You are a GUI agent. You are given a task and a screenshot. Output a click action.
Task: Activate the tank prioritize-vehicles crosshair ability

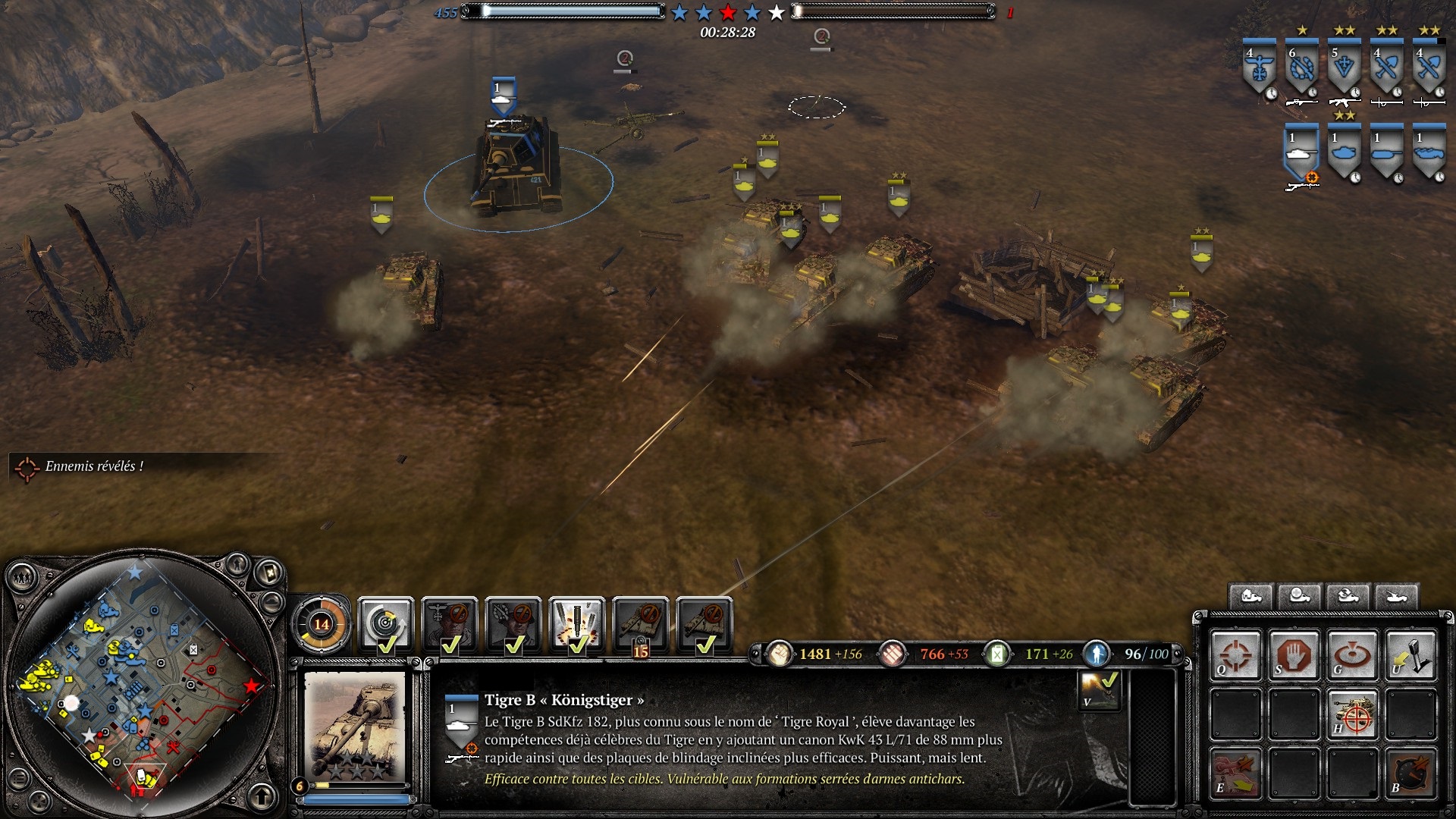coord(1352,714)
